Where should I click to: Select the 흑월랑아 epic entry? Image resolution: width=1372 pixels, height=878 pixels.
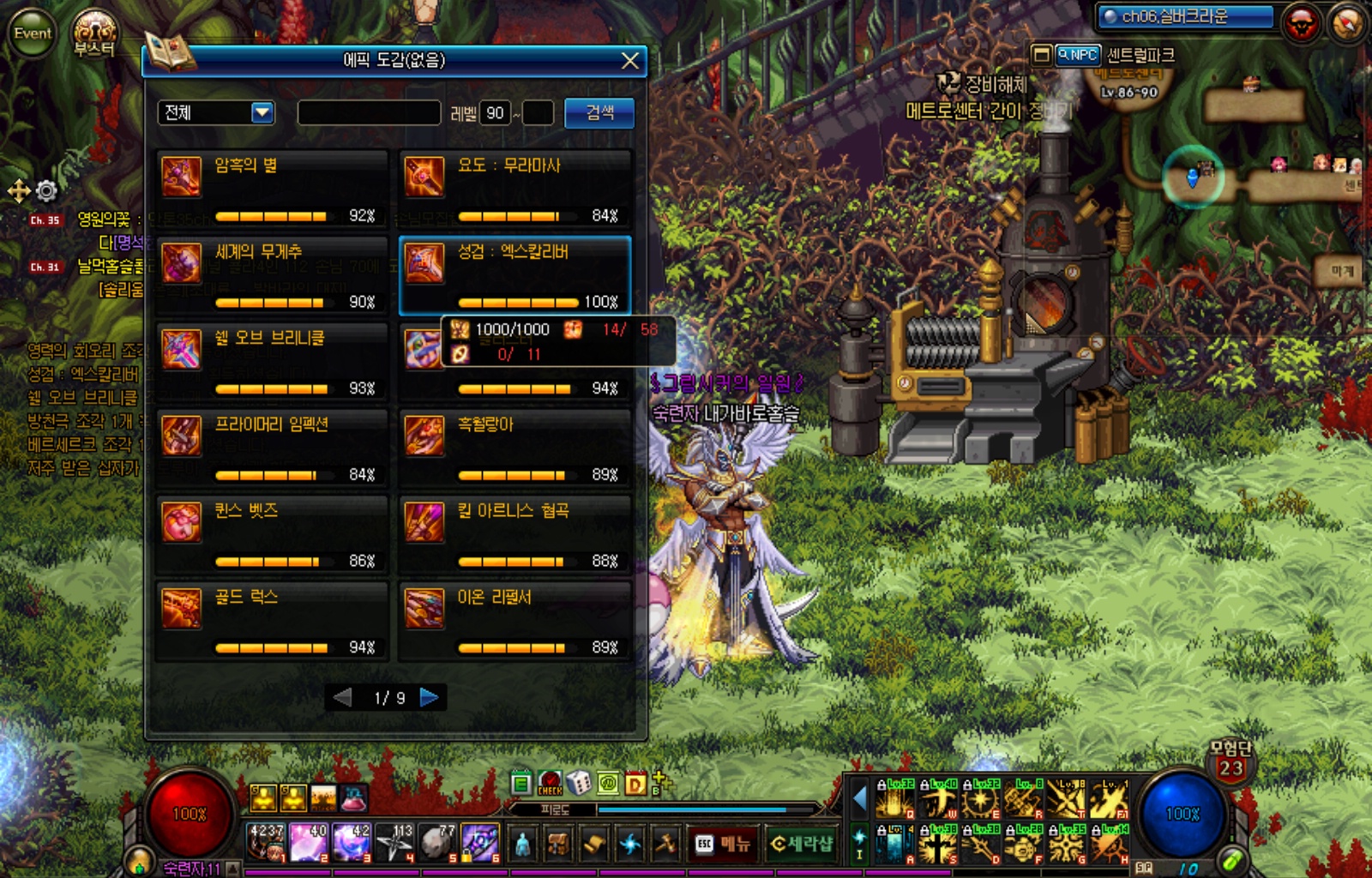pos(515,448)
